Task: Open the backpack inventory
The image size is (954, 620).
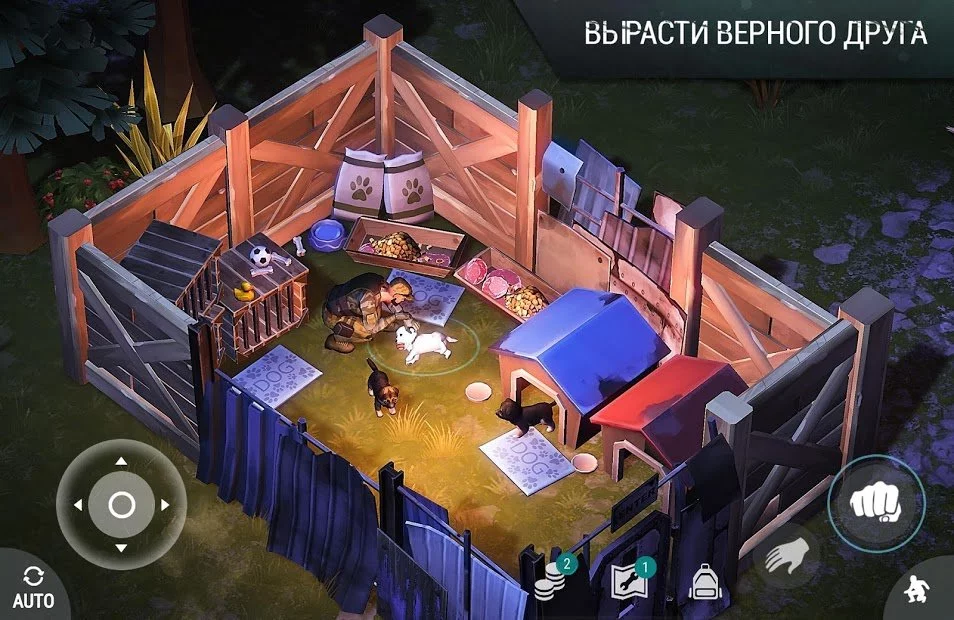Action: pos(706,581)
